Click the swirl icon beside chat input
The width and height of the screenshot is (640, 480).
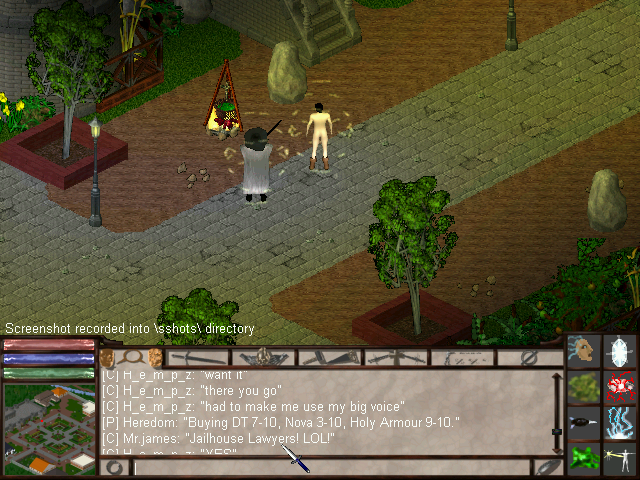click(x=115, y=467)
